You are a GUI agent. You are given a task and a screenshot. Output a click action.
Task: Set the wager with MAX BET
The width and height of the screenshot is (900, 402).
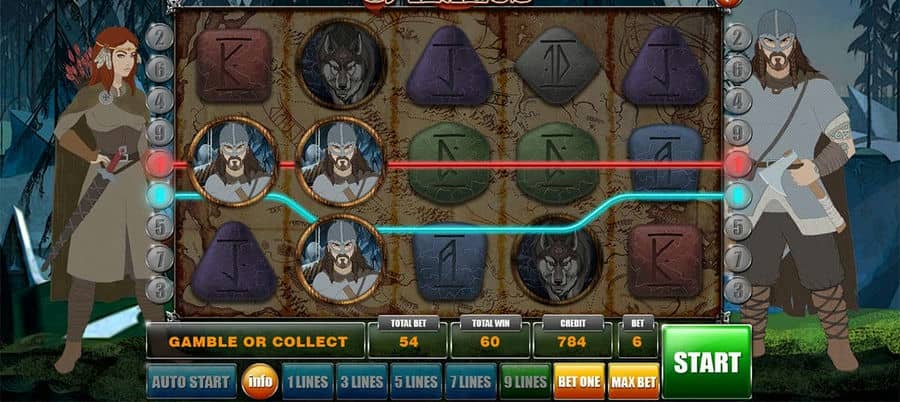tap(634, 381)
